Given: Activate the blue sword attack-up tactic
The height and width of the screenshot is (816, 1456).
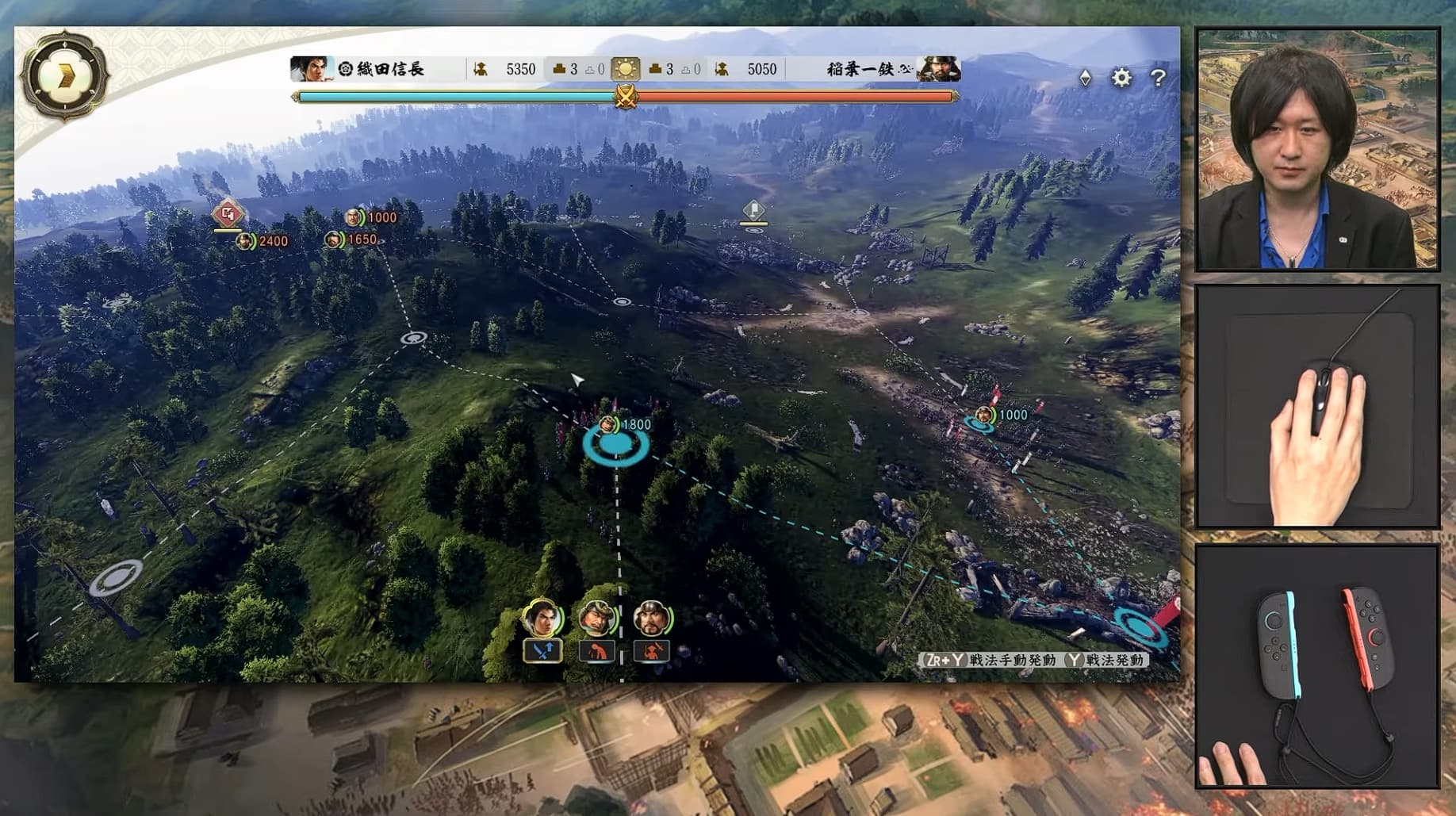Looking at the screenshot, I should tap(542, 651).
